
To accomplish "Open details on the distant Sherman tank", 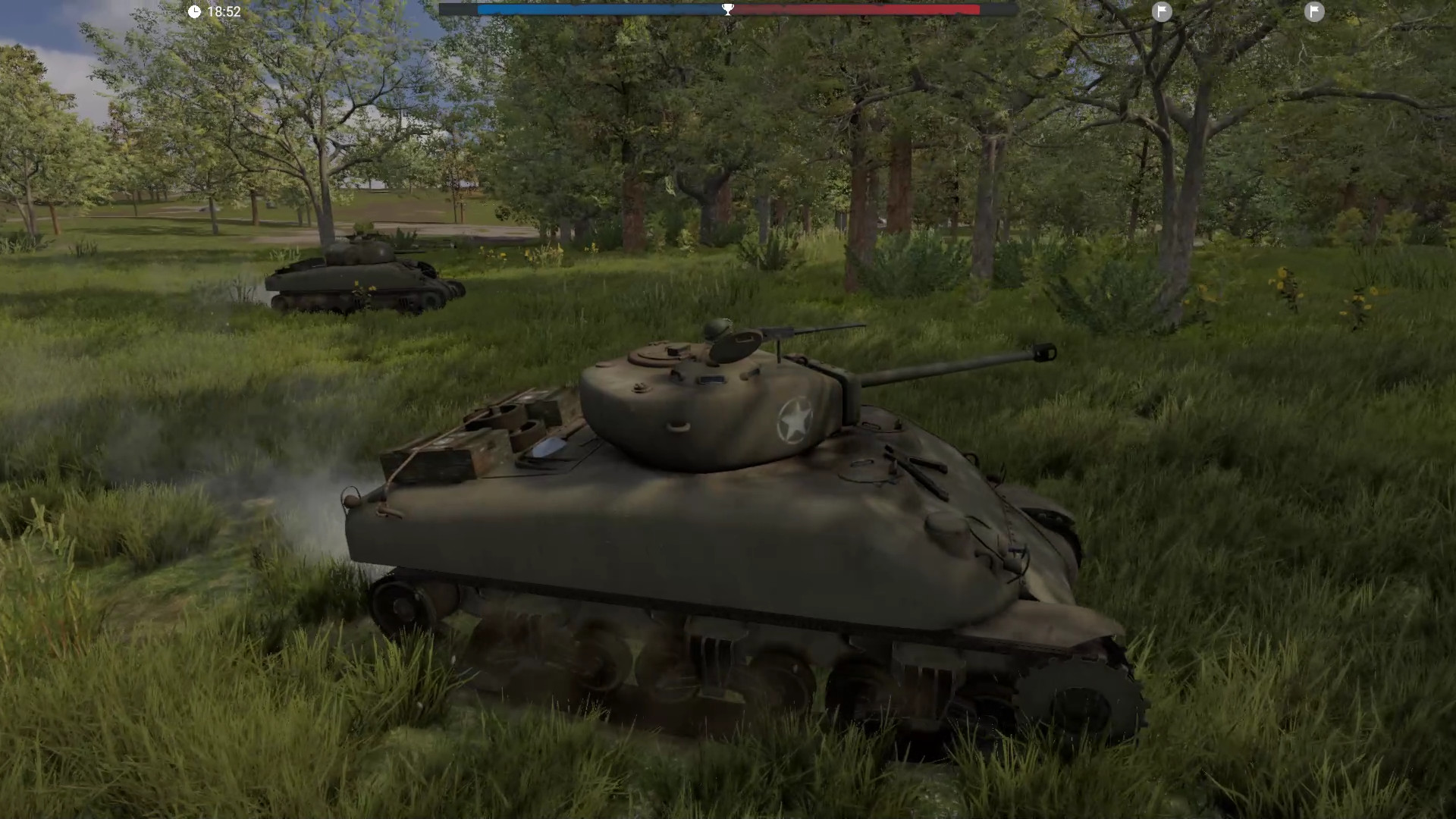I will pyautogui.click(x=364, y=277).
